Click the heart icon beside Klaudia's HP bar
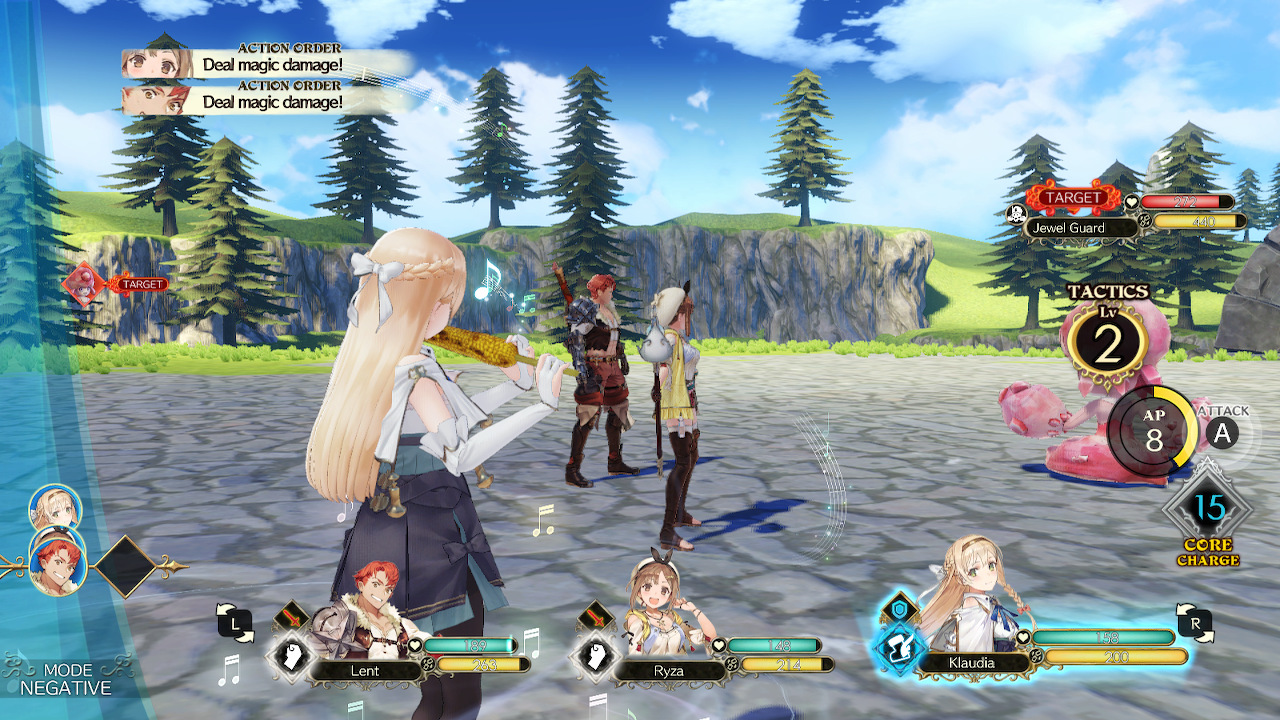Image resolution: width=1280 pixels, height=720 pixels. (x=1022, y=637)
